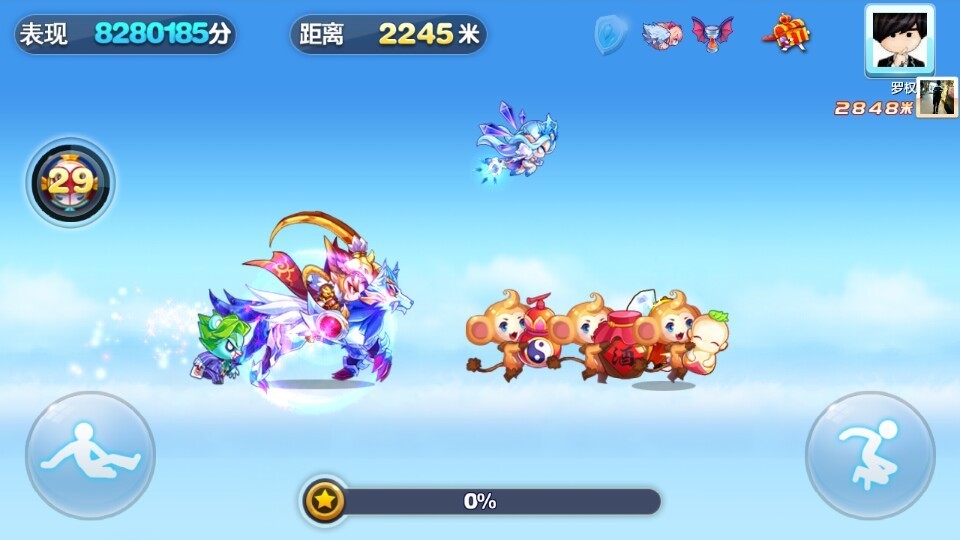Select the pink-haired fairy pet icon
Image resolution: width=960 pixels, height=540 pixels.
(x=661, y=35)
